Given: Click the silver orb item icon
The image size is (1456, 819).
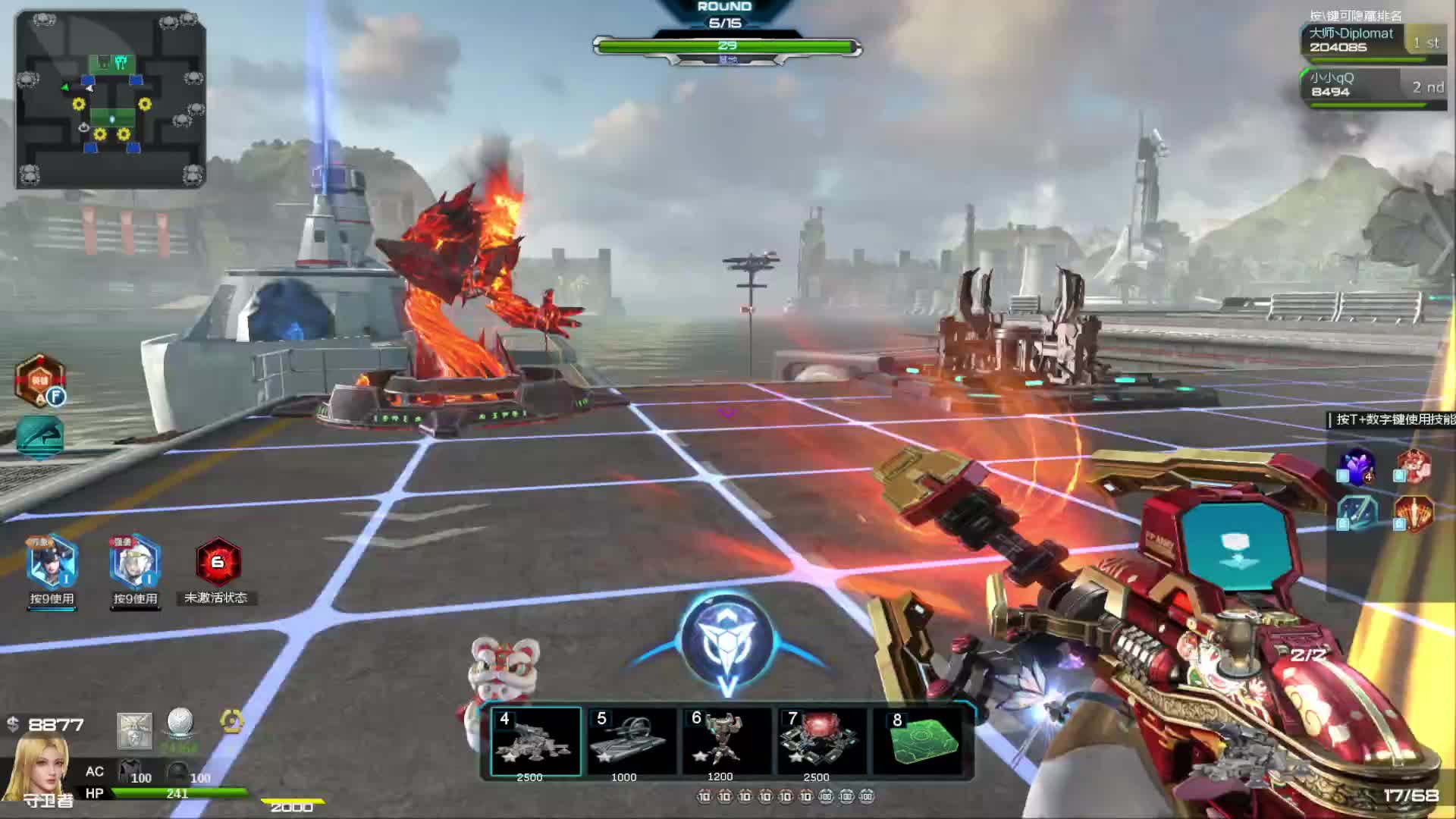Looking at the screenshot, I should click(180, 723).
